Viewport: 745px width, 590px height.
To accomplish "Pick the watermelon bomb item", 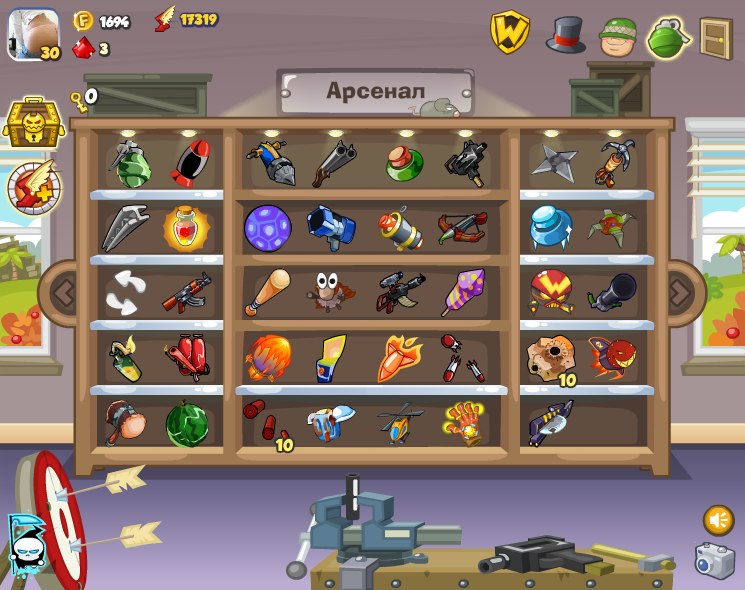I will click(186, 424).
